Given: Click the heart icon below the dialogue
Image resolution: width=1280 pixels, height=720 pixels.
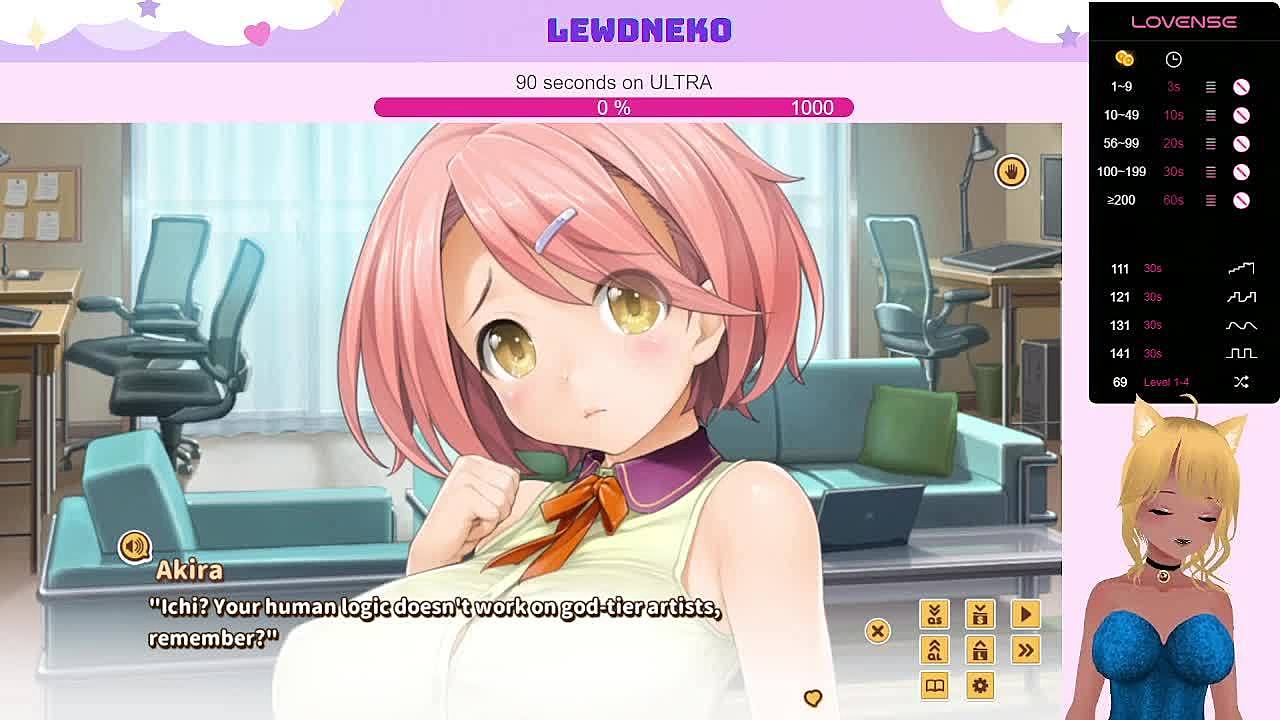Looking at the screenshot, I should (812, 697).
